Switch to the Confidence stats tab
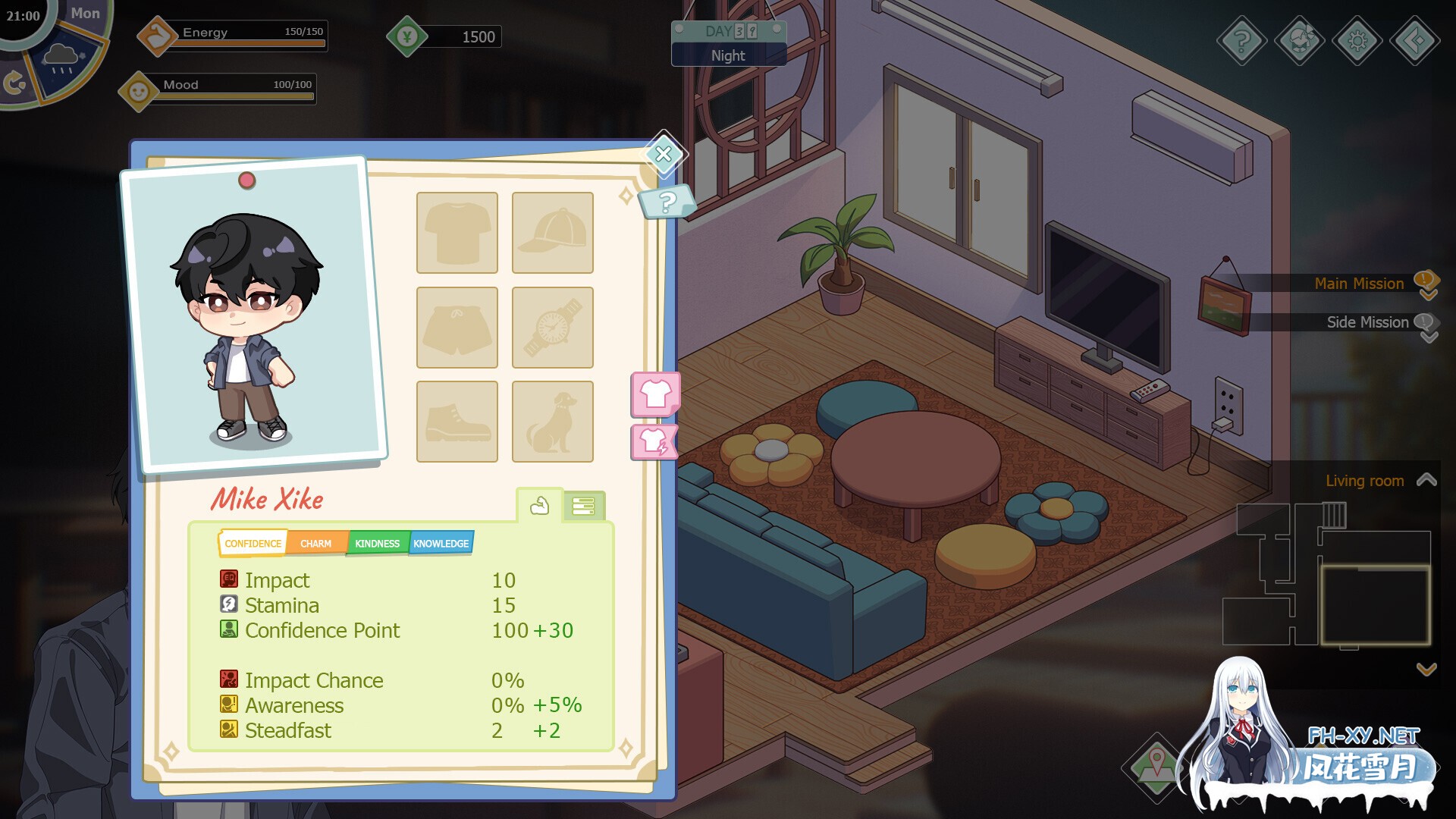 tap(253, 544)
